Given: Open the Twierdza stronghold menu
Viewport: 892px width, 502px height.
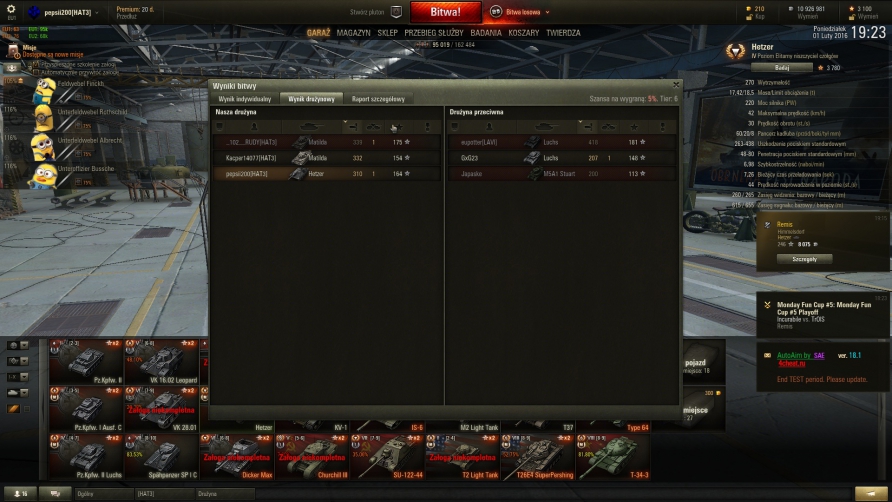Looking at the screenshot, I should tap(563, 33).
